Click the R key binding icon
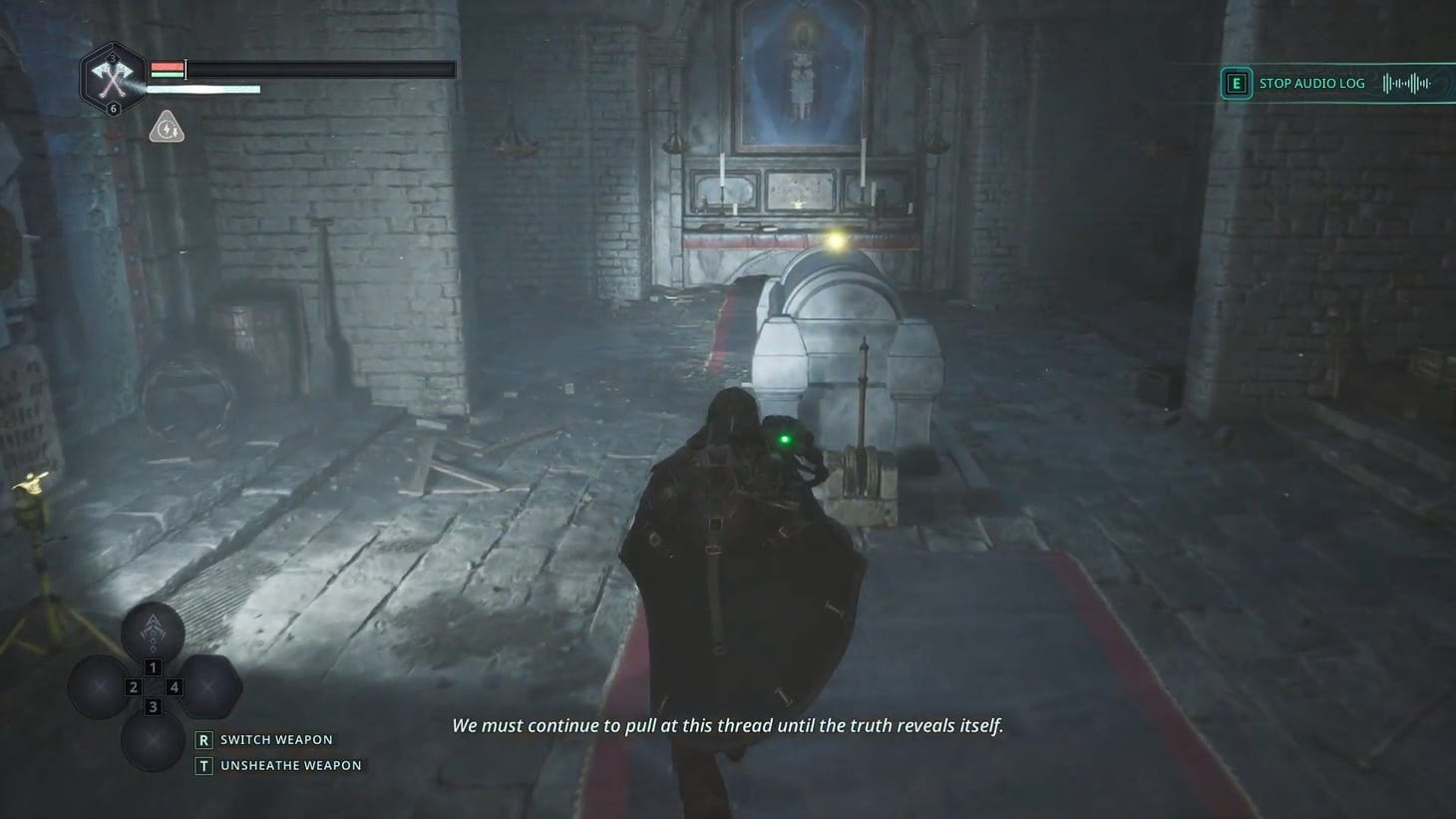 point(203,740)
